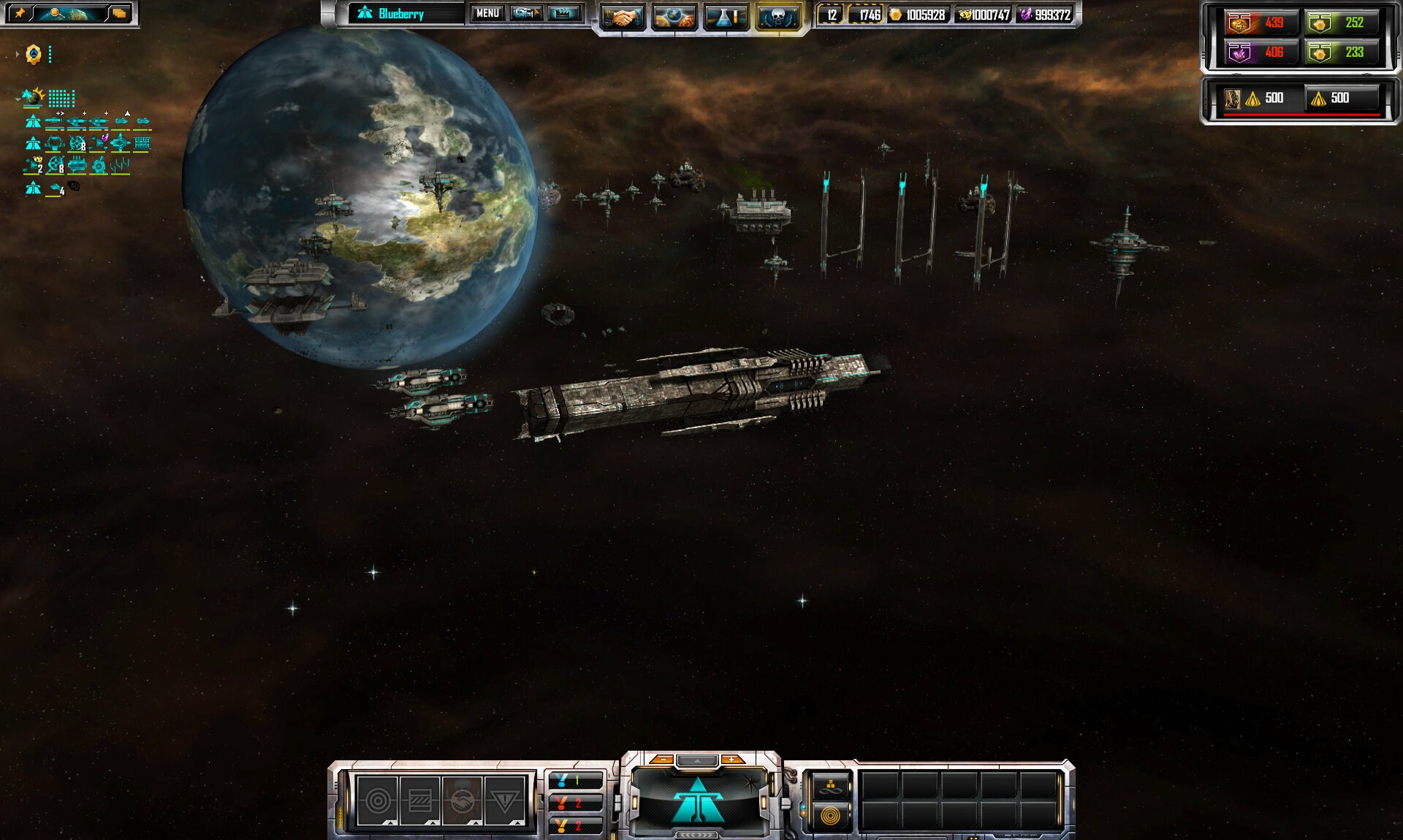The height and width of the screenshot is (840, 1403).
Task: Click the stacked folders icon
Action: point(118,13)
